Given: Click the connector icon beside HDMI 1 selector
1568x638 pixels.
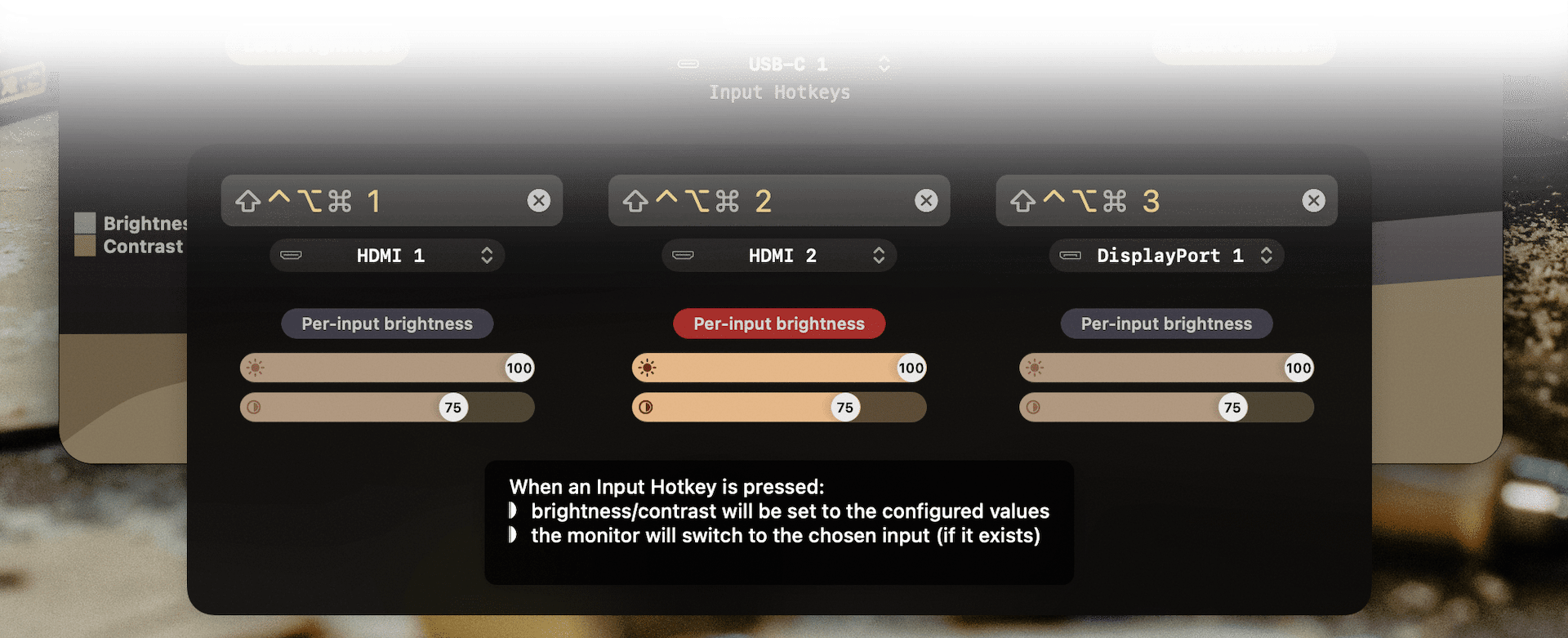Looking at the screenshot, I should click(292, 255).
